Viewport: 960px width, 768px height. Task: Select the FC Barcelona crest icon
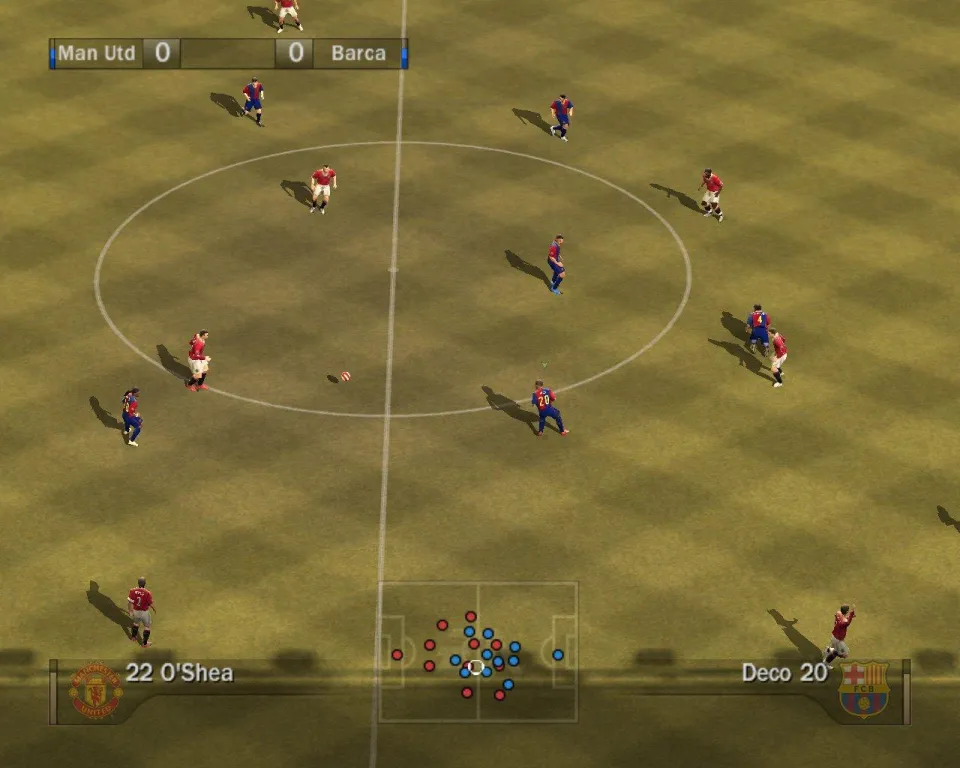tap(864, 689)
